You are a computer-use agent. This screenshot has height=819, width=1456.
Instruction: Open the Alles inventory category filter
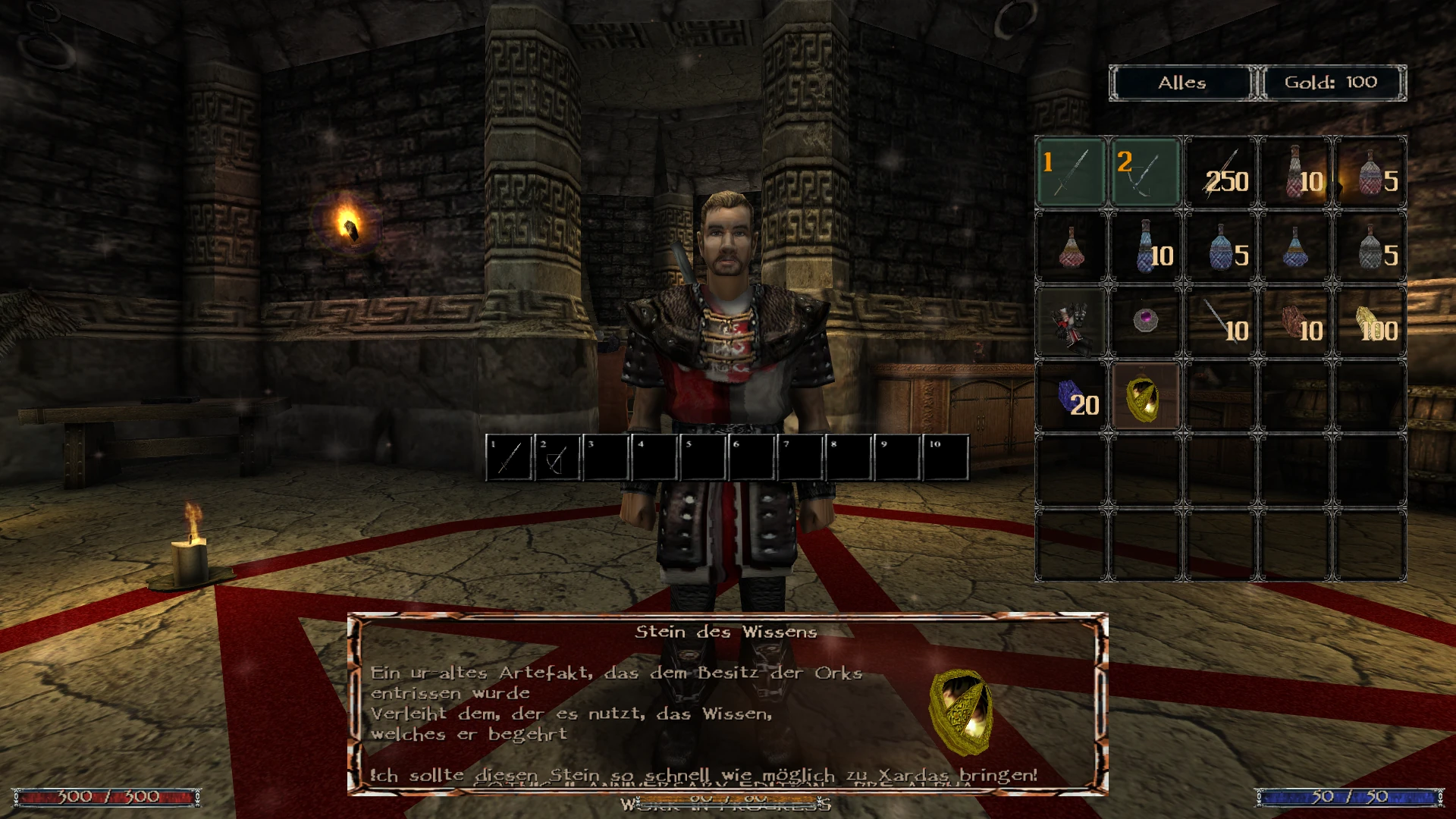(x=1181, y=83)
